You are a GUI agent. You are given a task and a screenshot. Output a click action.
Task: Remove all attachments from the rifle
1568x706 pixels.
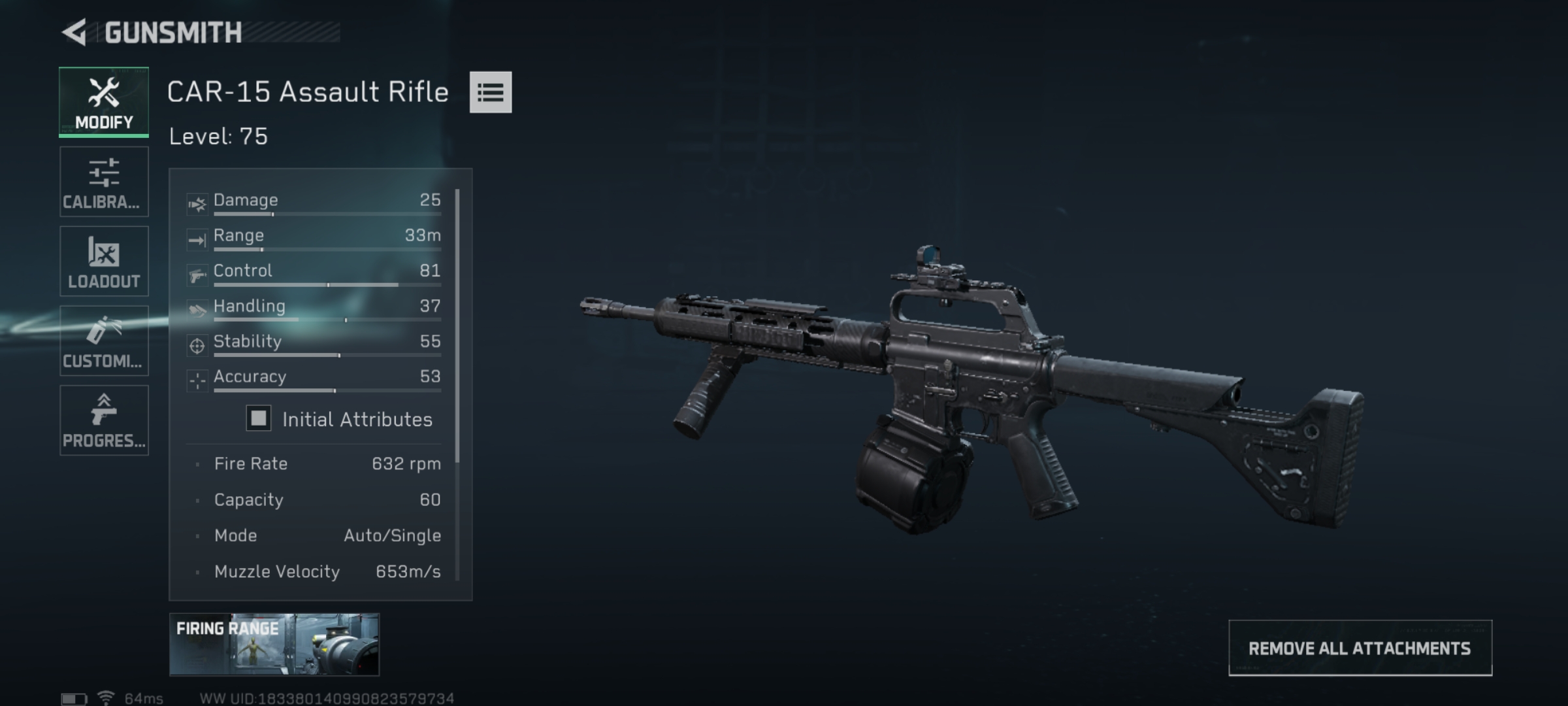click(1360, 648)
